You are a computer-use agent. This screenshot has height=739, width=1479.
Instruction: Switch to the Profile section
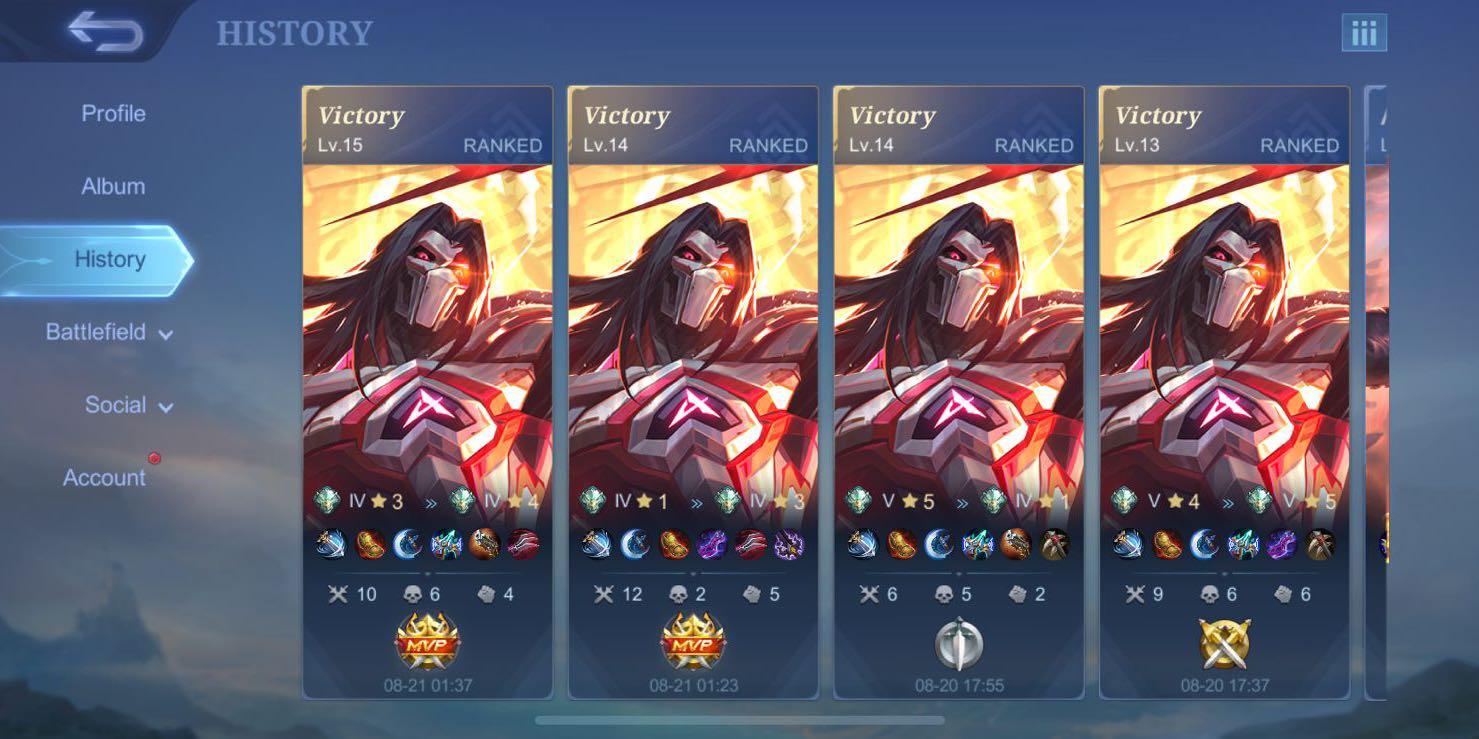[111, 113]
